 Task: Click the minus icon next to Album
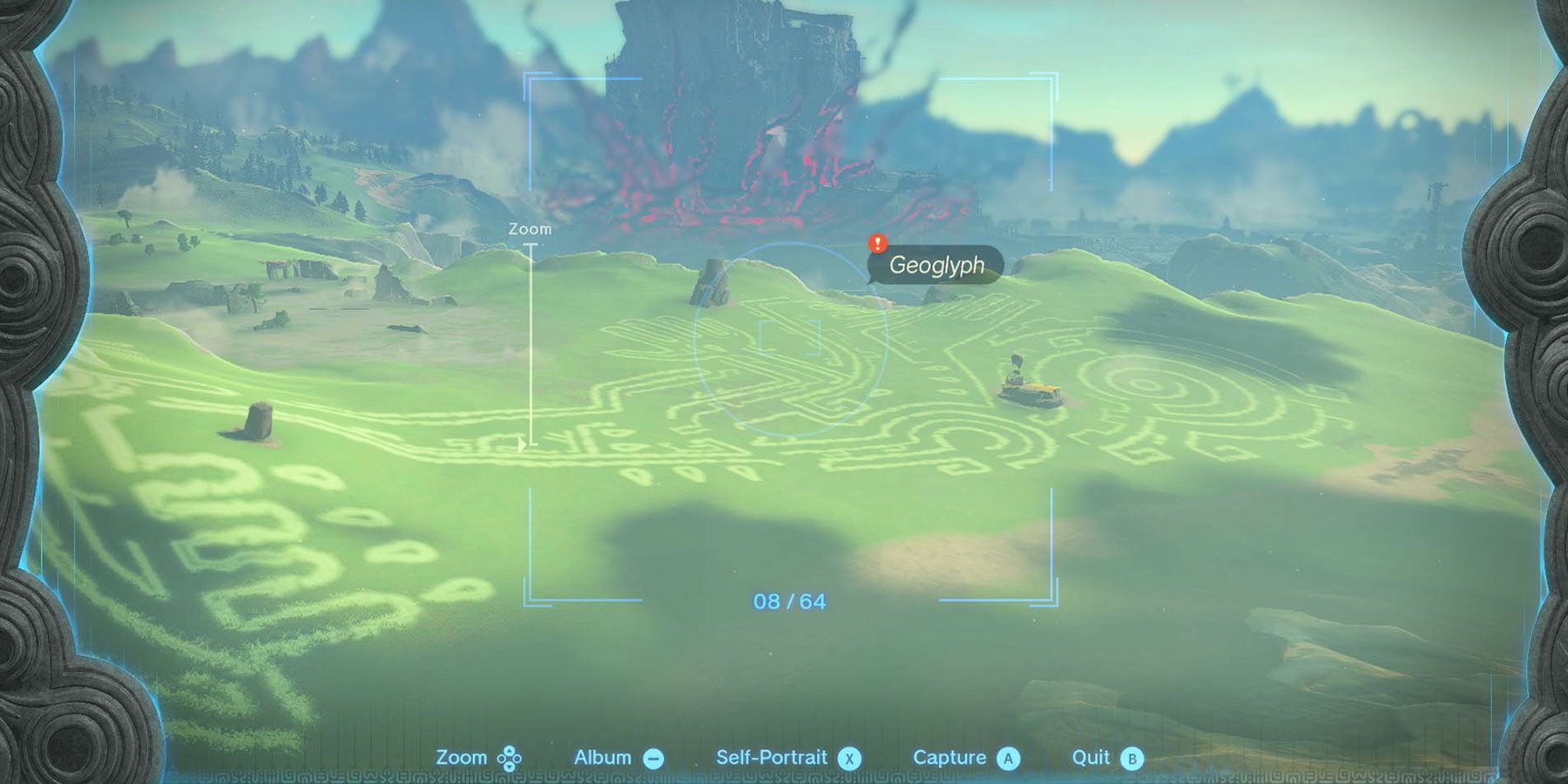[x=653, y=757]
